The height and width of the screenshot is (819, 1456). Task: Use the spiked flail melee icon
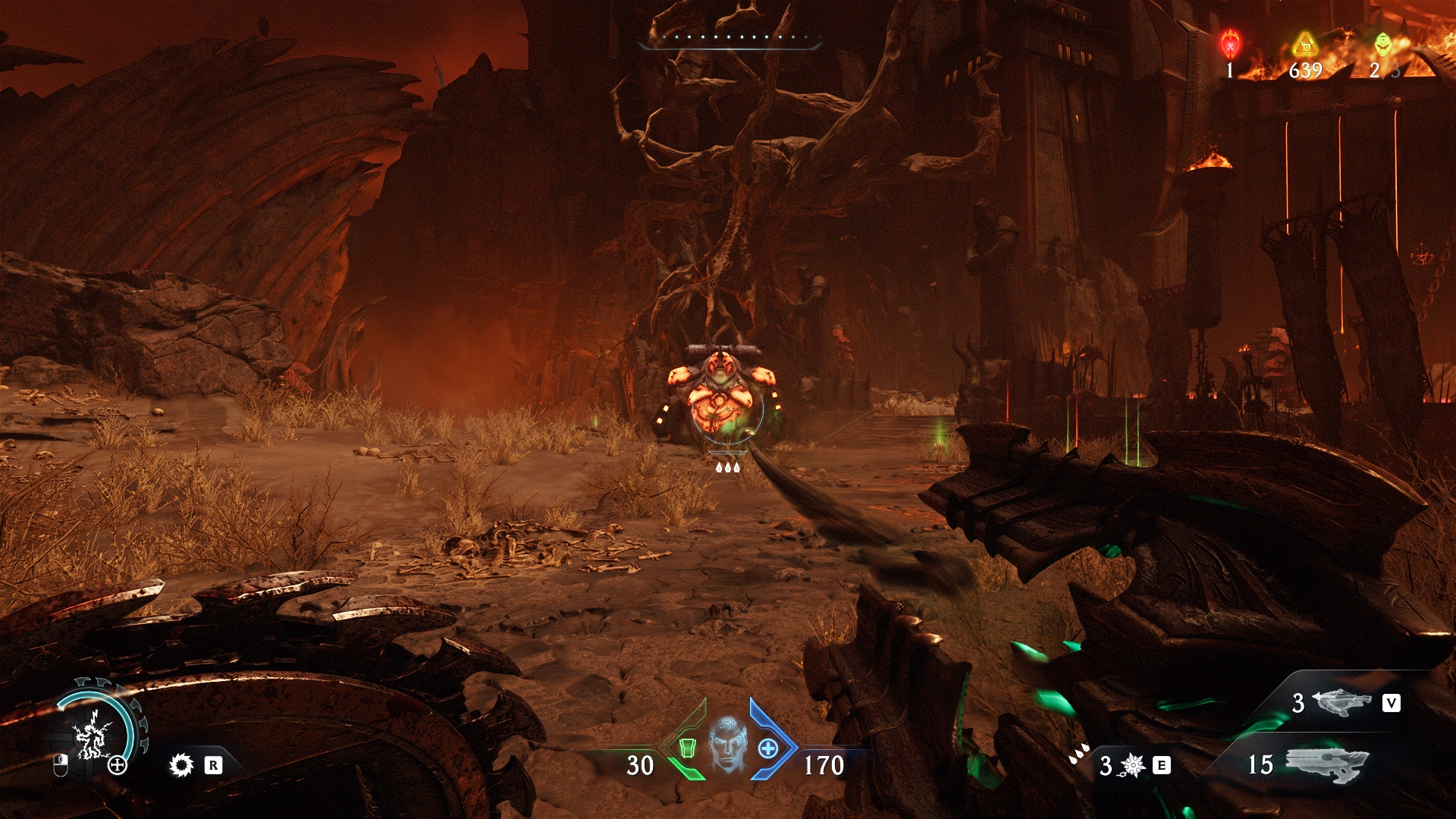pos(1132,766)
